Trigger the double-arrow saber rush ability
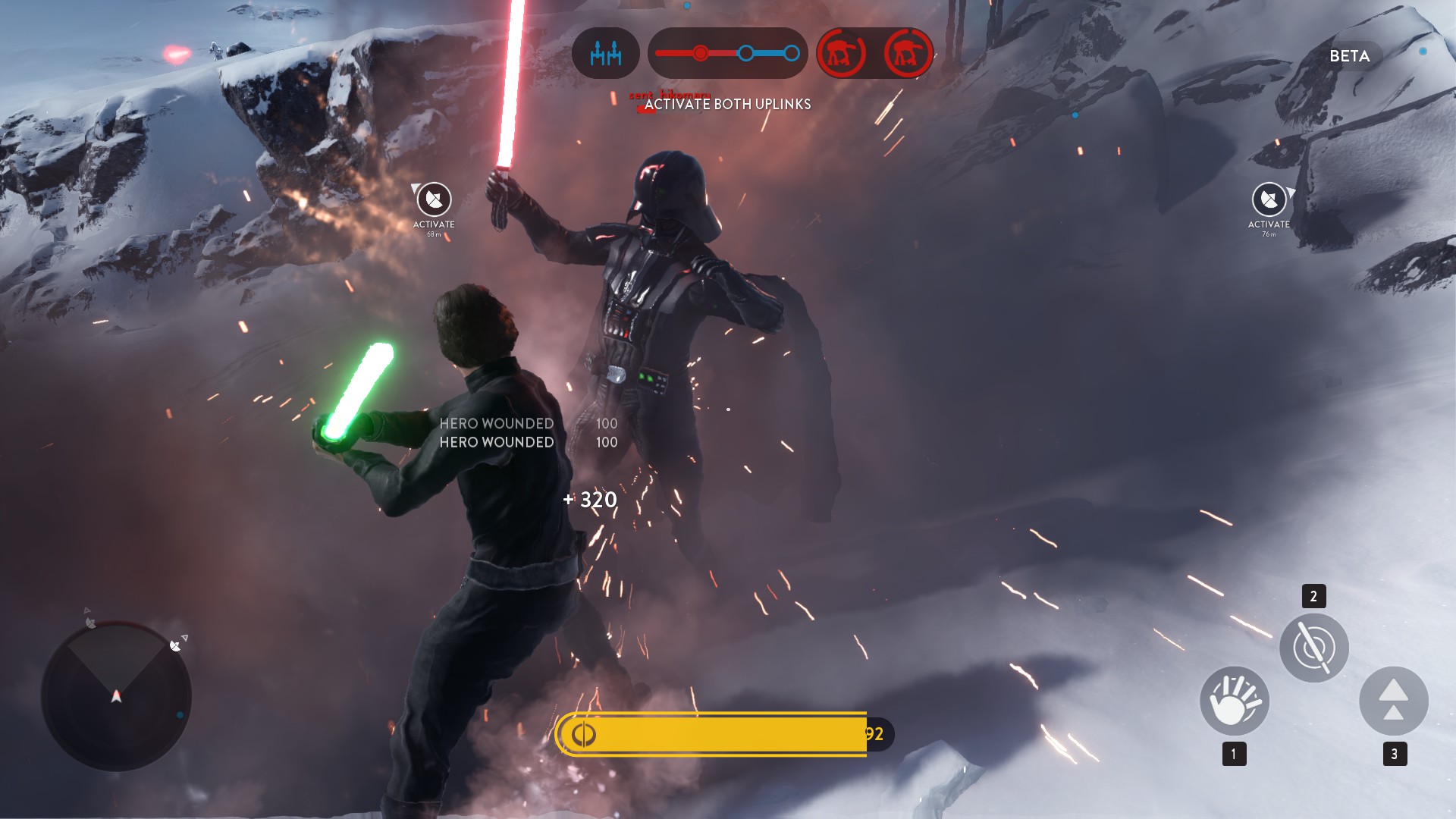Image resolution: width=1456 pixels, height=819 pixels. tap(1393, 701)
